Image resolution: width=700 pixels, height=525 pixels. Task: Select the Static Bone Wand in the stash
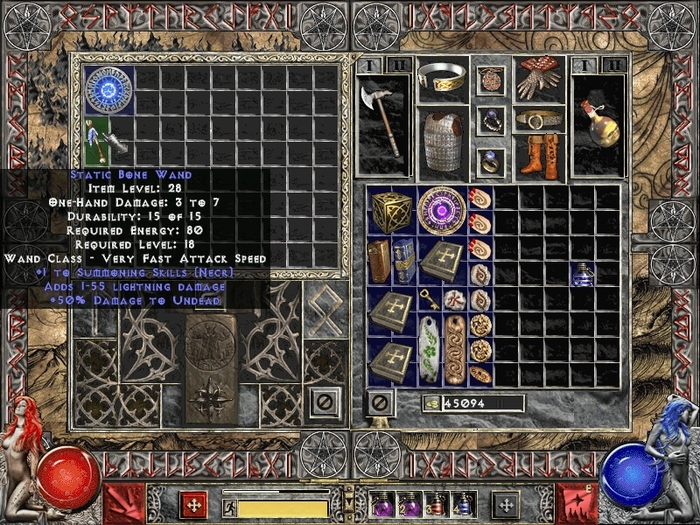104,140
